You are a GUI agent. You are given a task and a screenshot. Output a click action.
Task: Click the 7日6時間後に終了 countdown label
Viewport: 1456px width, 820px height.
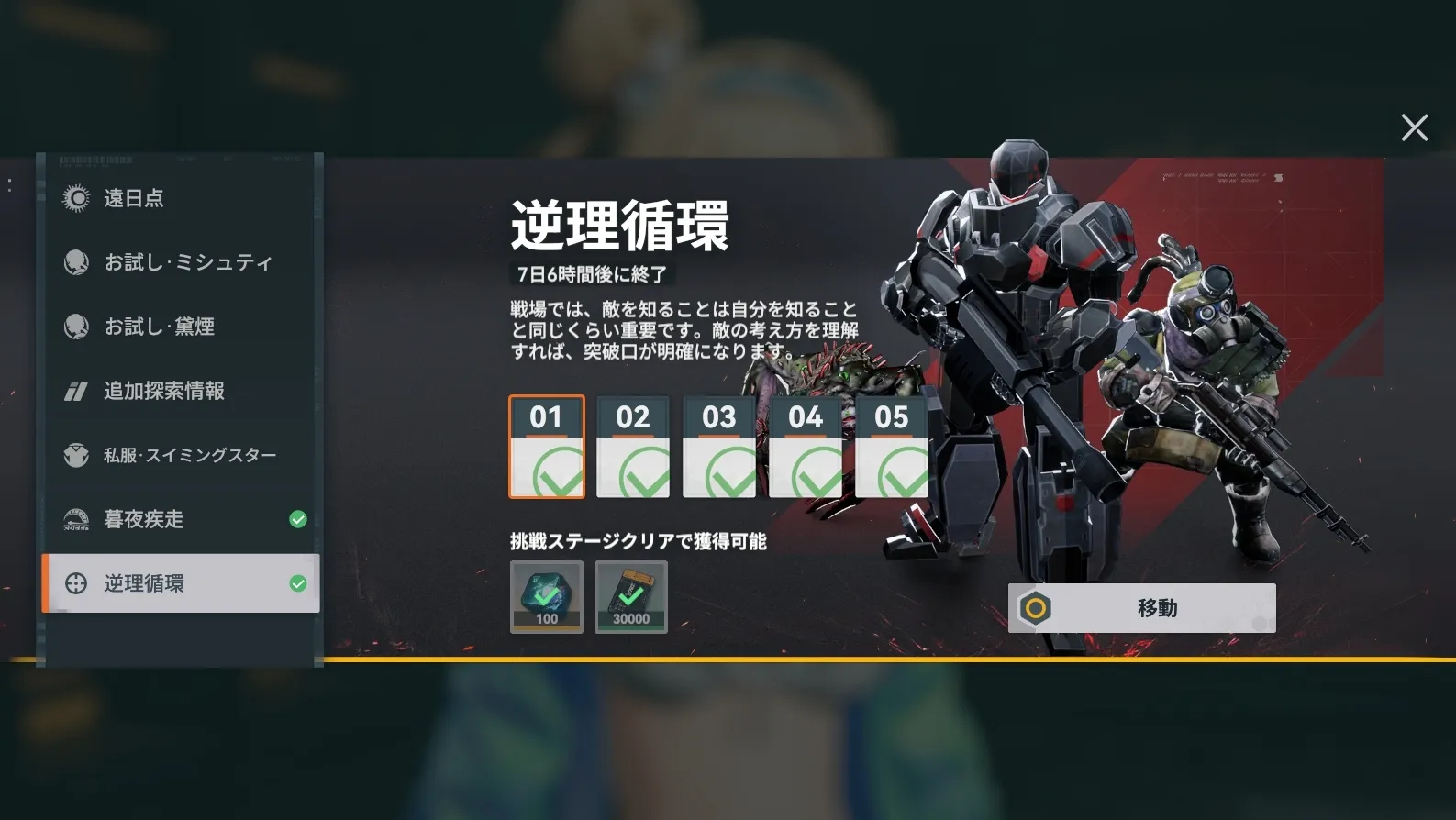(x=593, y=273)
